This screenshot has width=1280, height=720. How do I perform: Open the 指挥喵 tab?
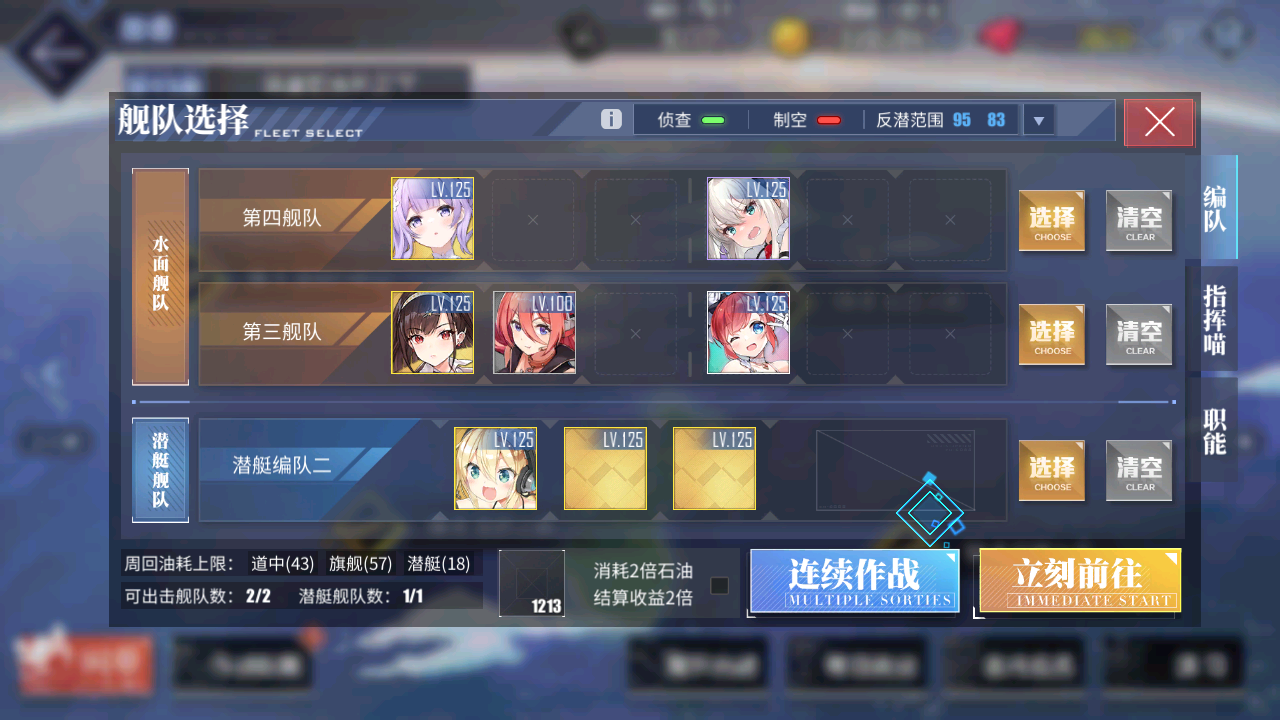click(x=1214, y=319)
